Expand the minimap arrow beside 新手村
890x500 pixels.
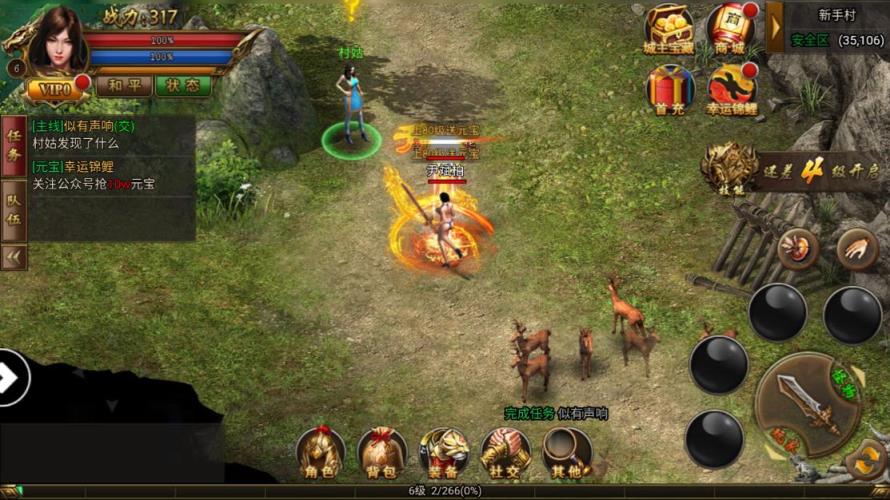coord(775,27)
